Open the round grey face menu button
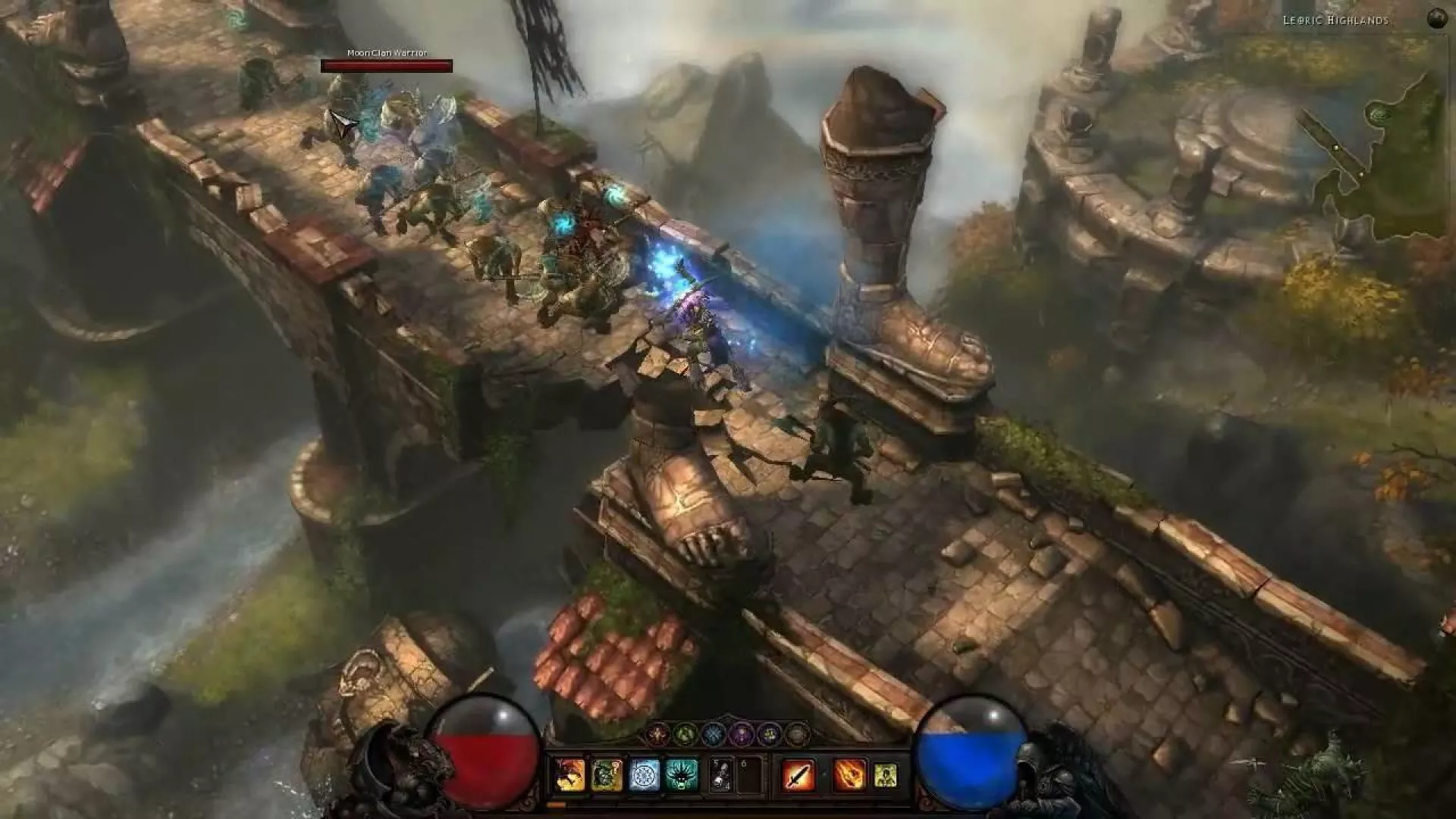Image resolution: width=1456 pixels, height=819 pixels. tap(796, 734)
